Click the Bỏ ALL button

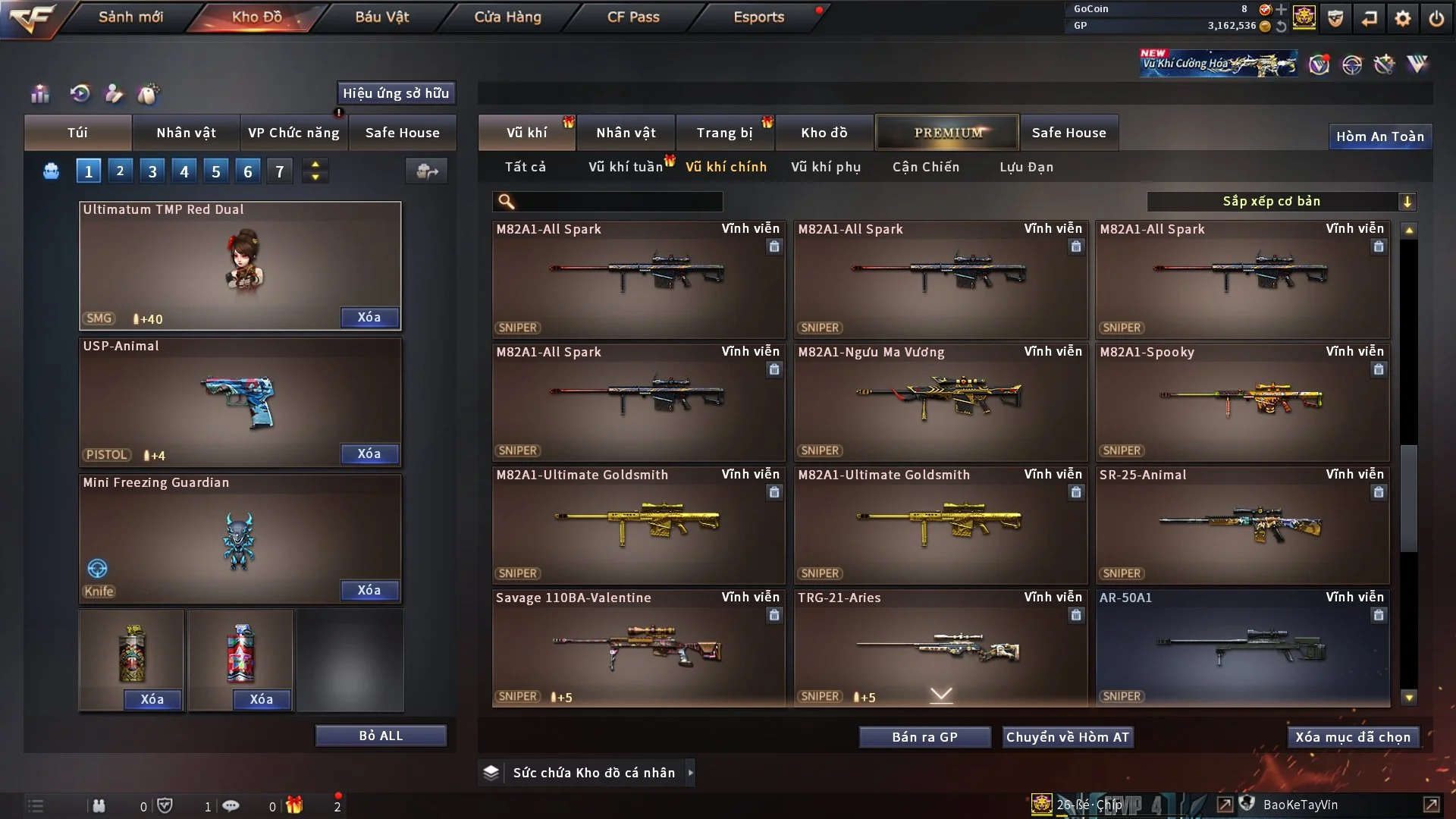coord(381,736)
